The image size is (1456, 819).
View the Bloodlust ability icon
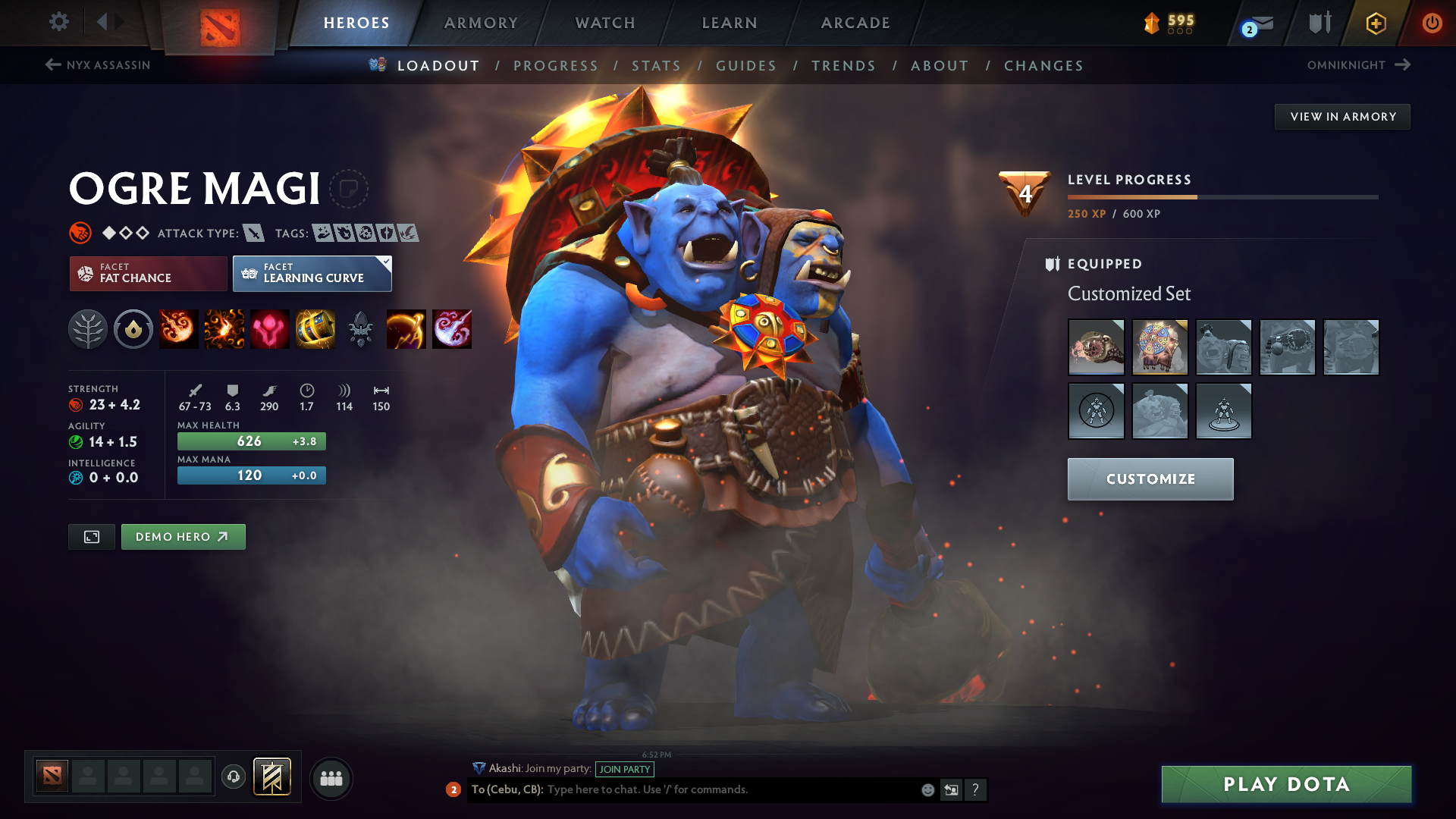coord(270,329)
